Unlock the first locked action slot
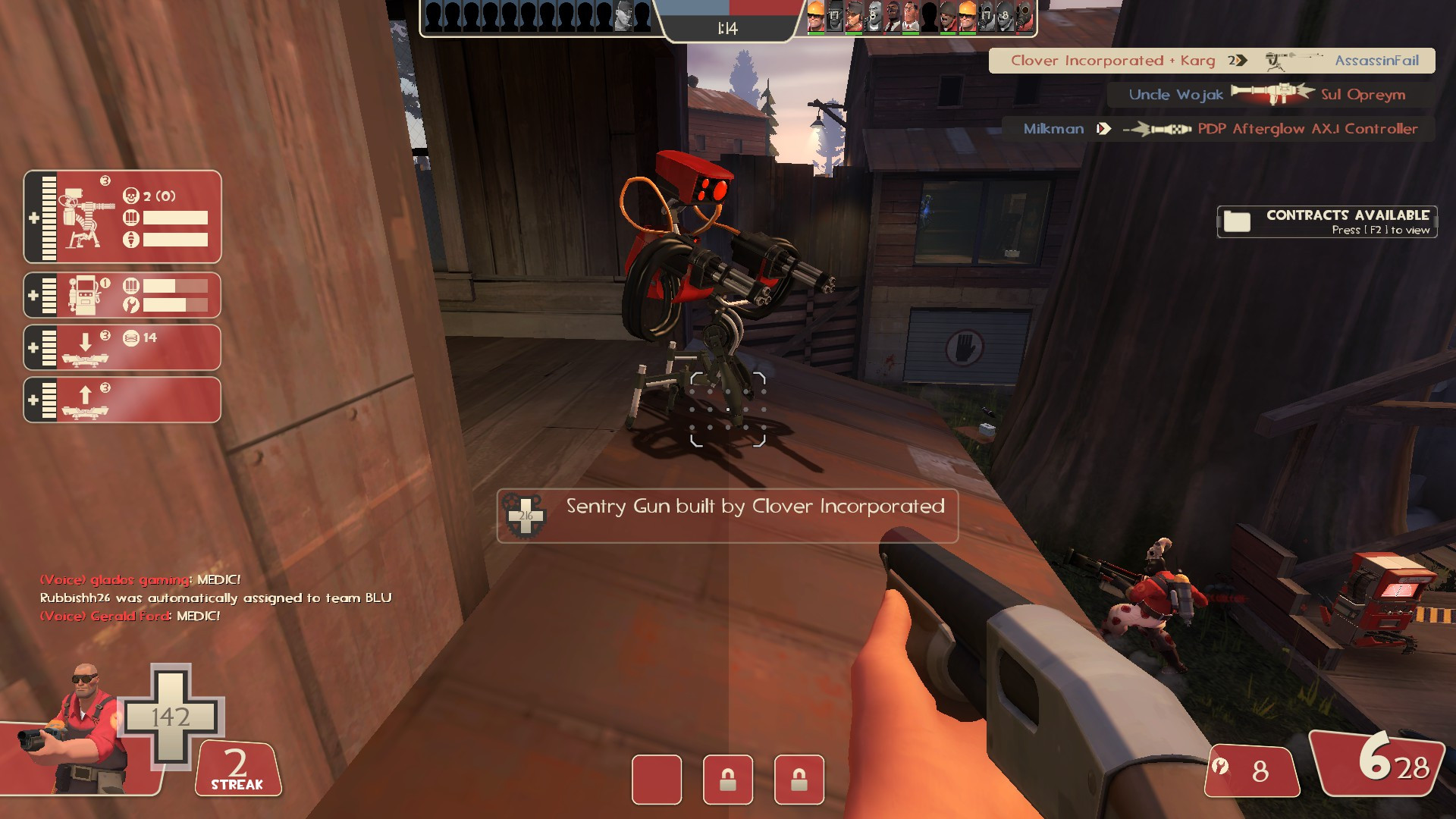1456x819 pixels. tap(729, 780)
